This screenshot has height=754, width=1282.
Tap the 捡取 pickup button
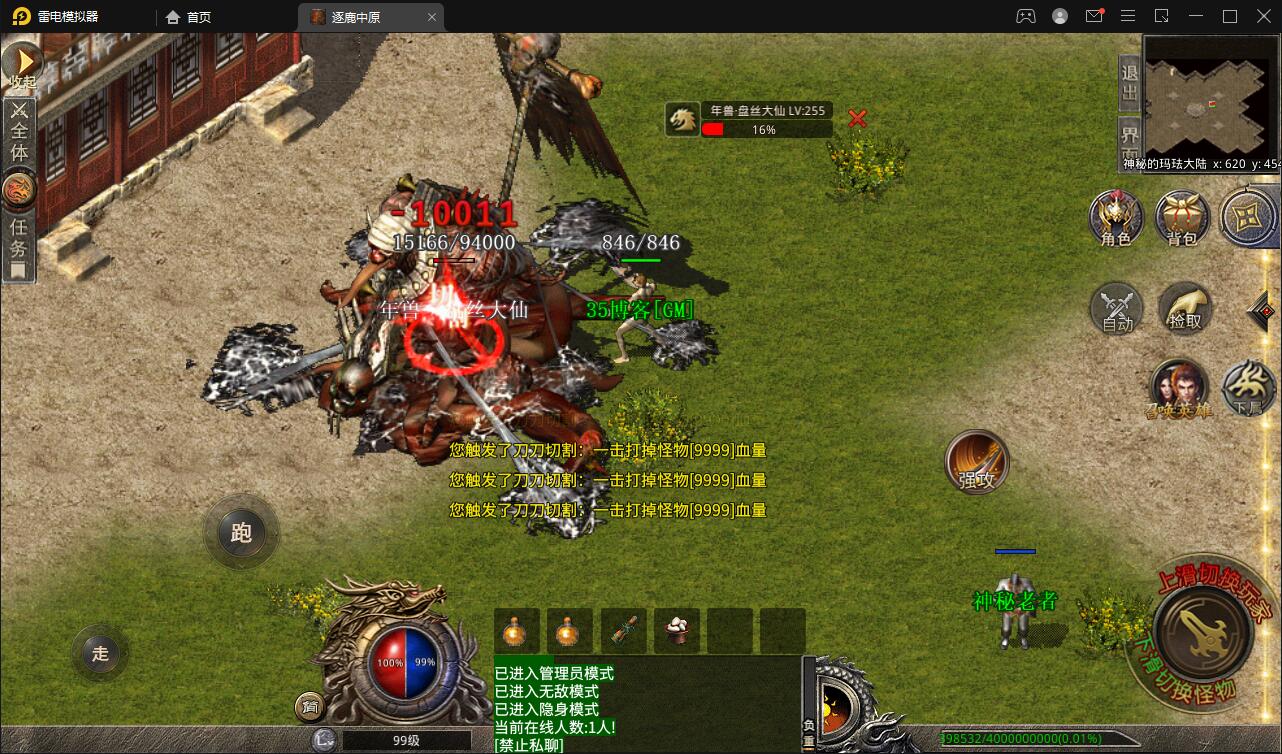1185,307
